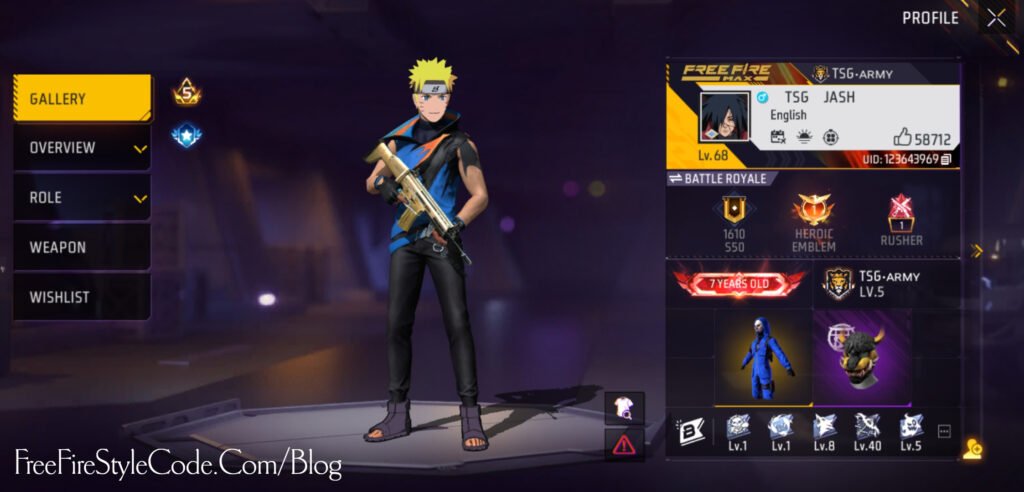Report the player via red warning icon
Screen dimensions: 1024x492
[x=624, y=443]
